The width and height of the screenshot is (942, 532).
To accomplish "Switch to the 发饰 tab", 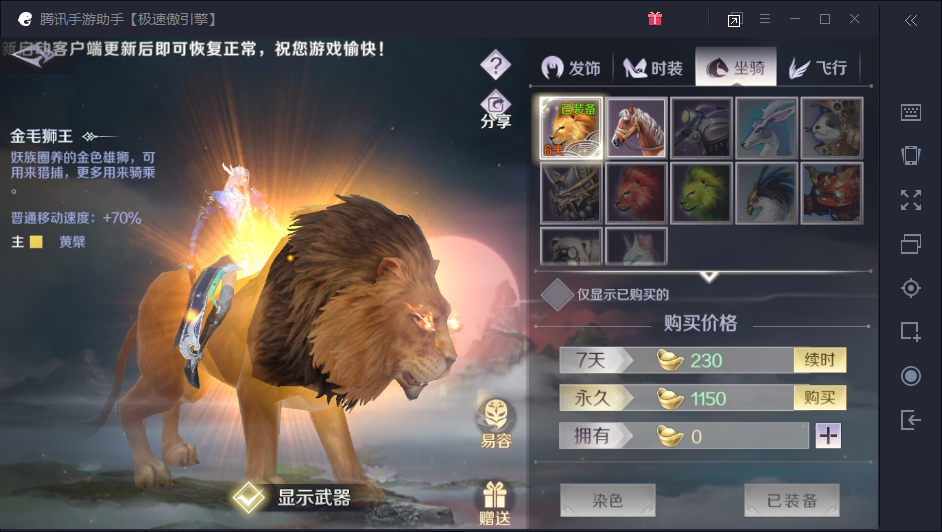I will coord(572,67).
